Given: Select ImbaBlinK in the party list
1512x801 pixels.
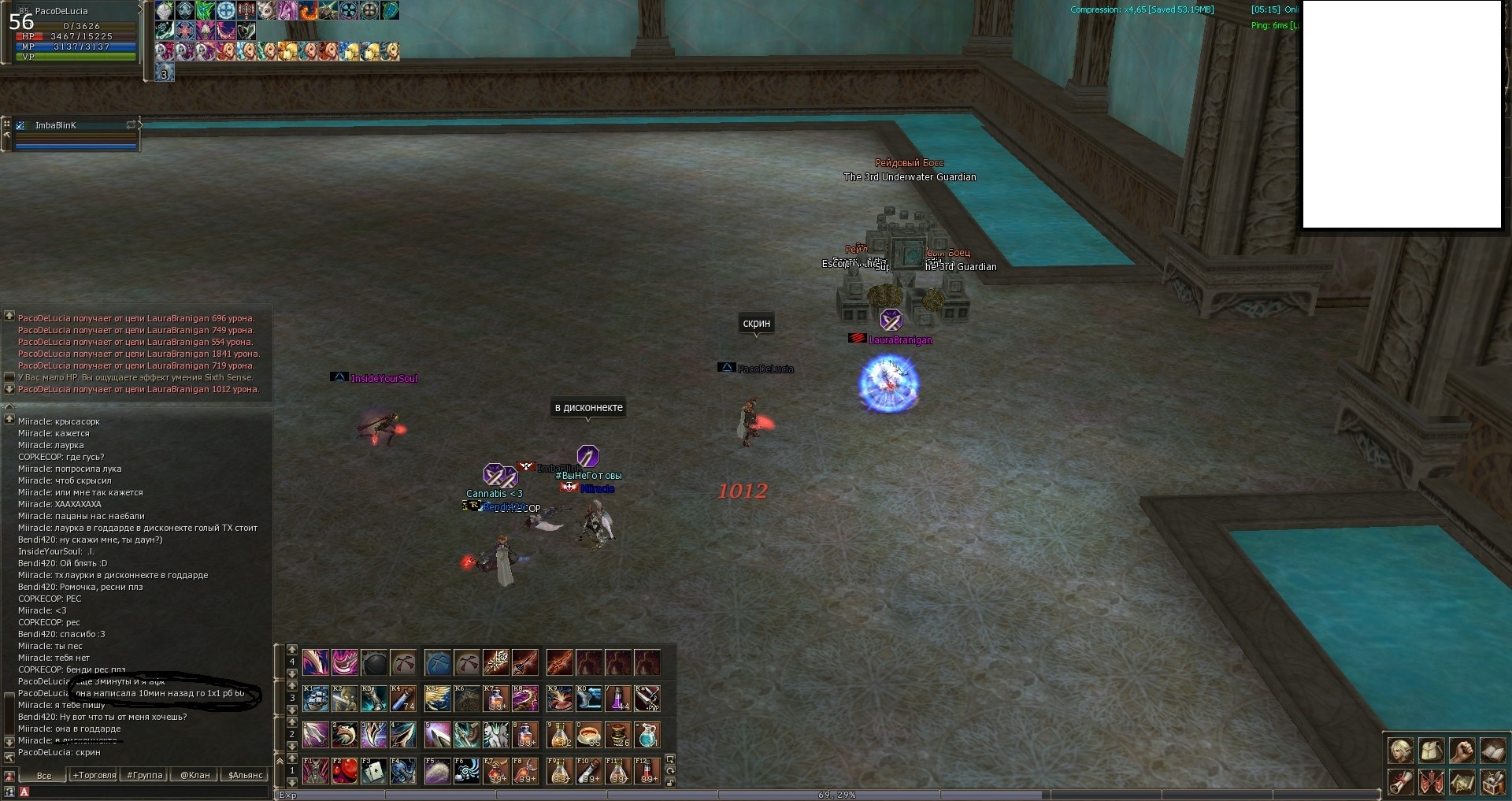Looking at the screenshot, I should point(56,125).
